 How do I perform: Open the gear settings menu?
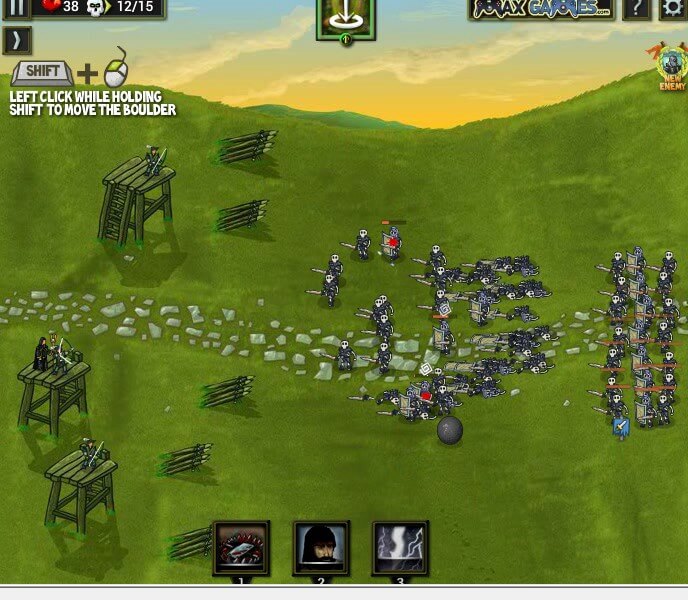[672, 9]
